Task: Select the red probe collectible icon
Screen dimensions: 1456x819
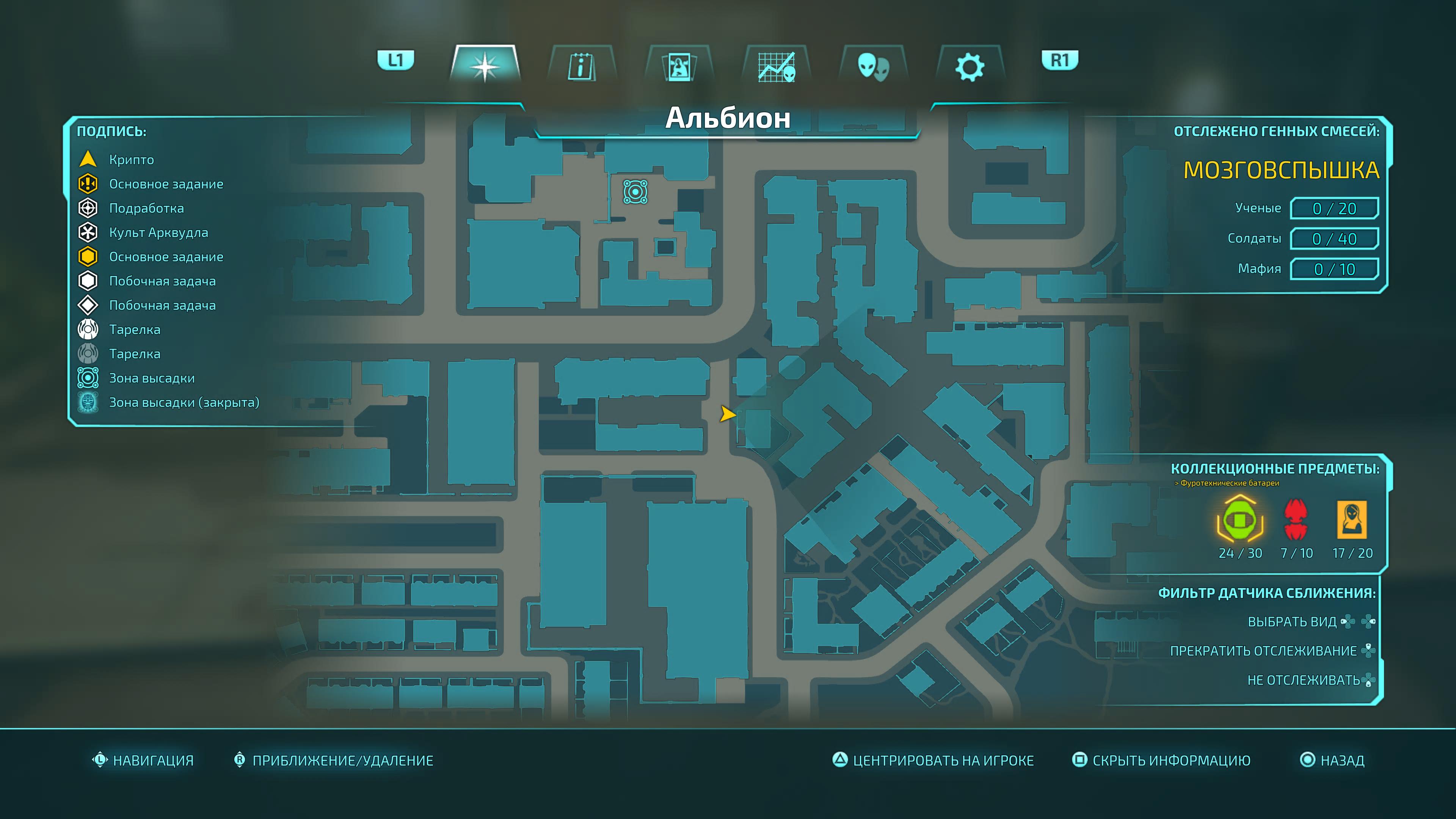Action: point(1296,519)
